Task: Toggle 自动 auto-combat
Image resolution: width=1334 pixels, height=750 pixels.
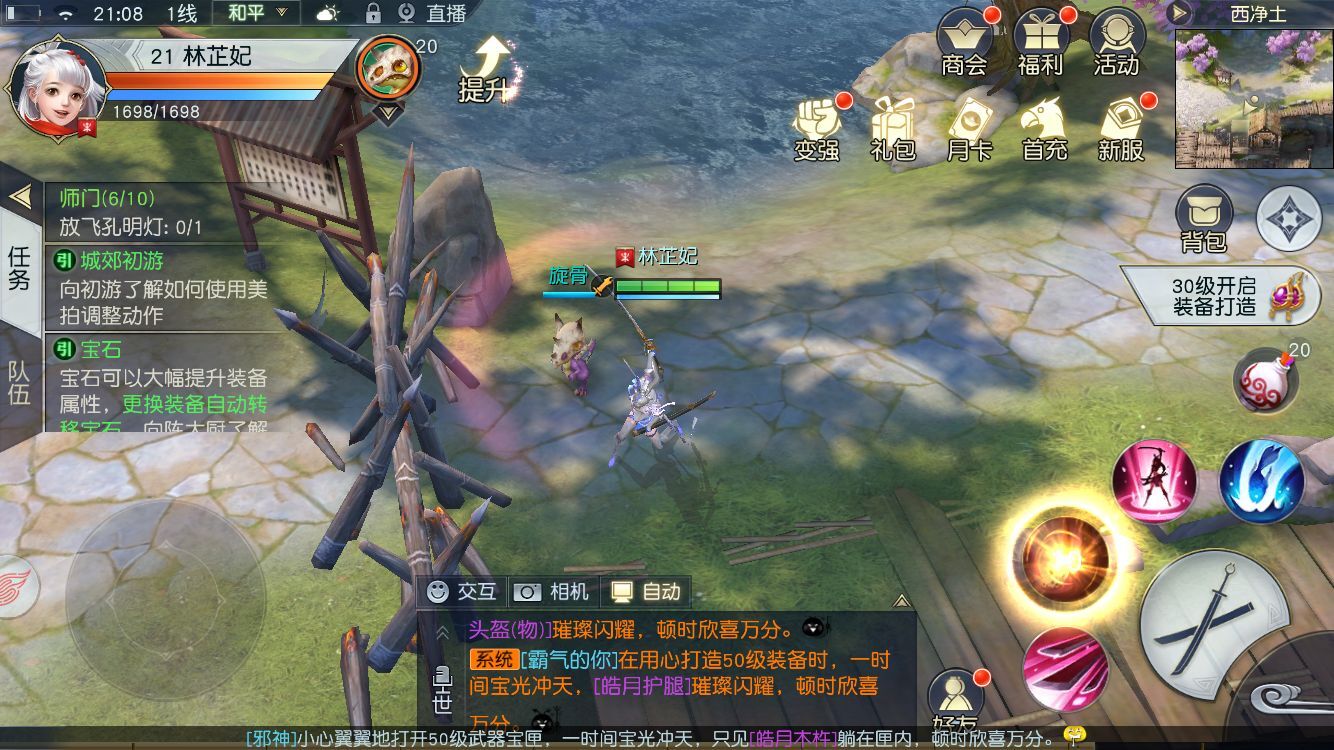Action: 646,592
